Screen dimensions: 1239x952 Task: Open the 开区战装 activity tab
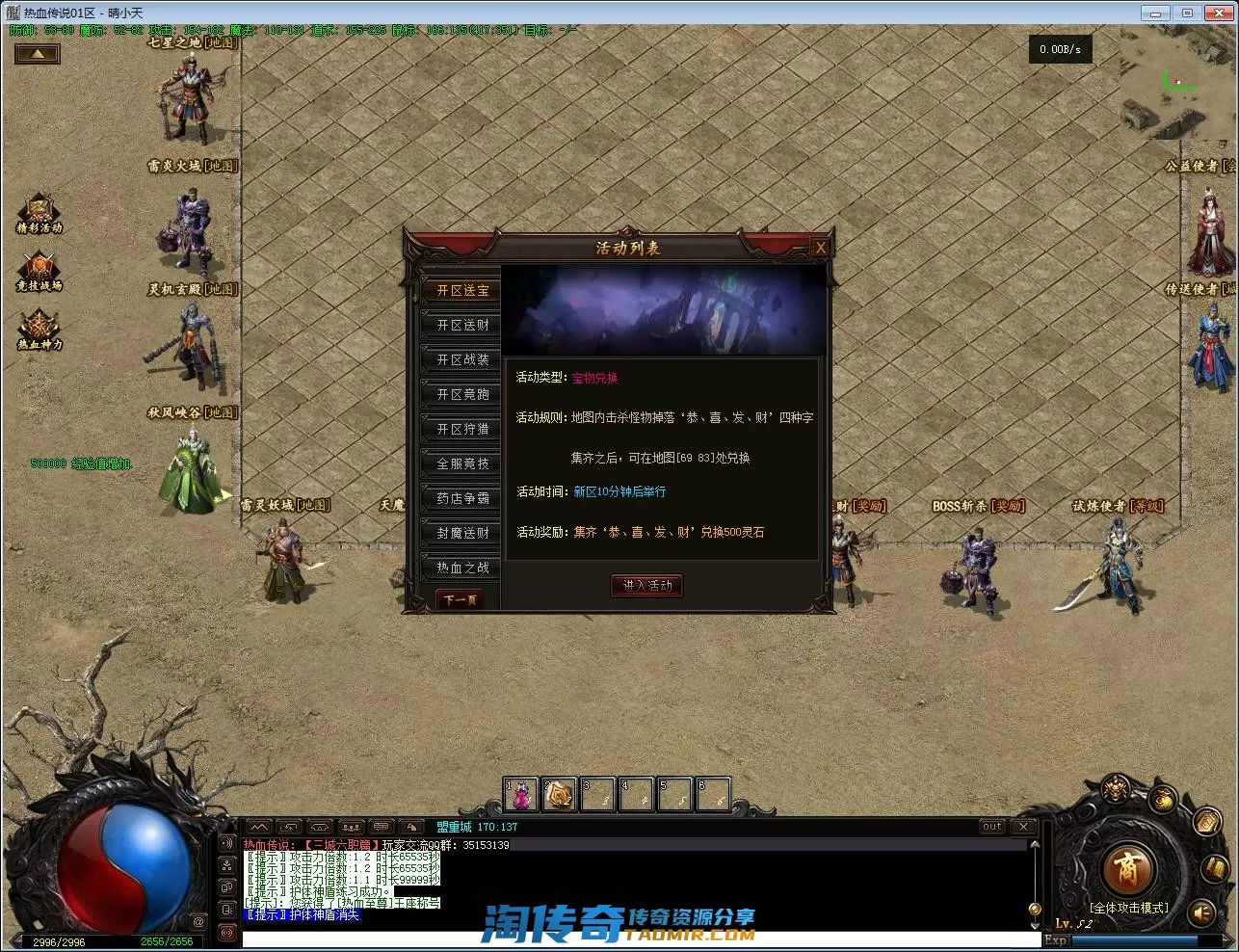(462, 359)
